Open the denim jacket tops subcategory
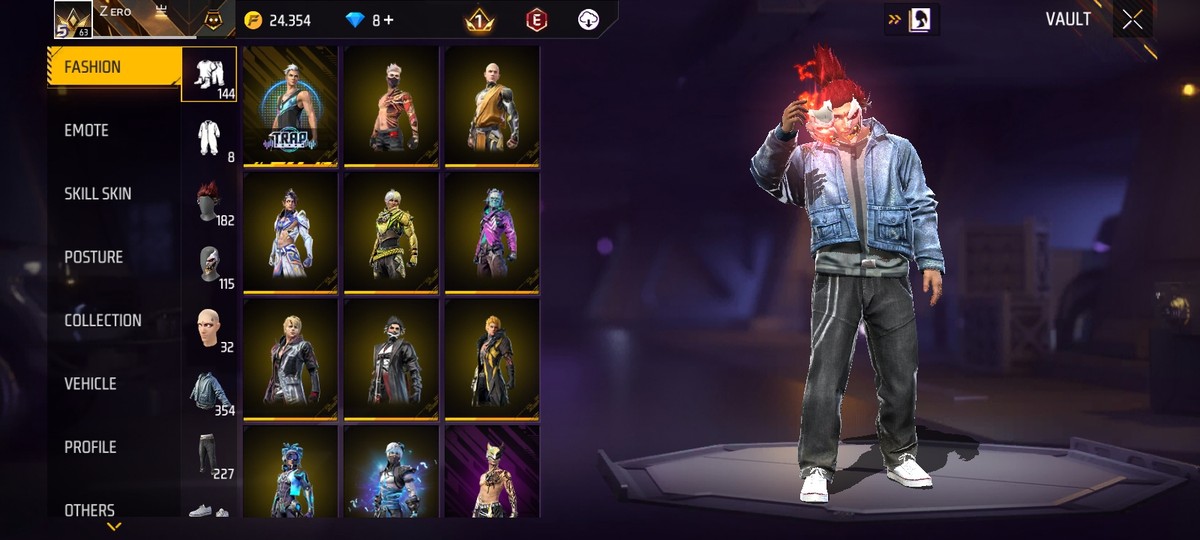This screenshot has height=540, width=1200. coord(210,390)
